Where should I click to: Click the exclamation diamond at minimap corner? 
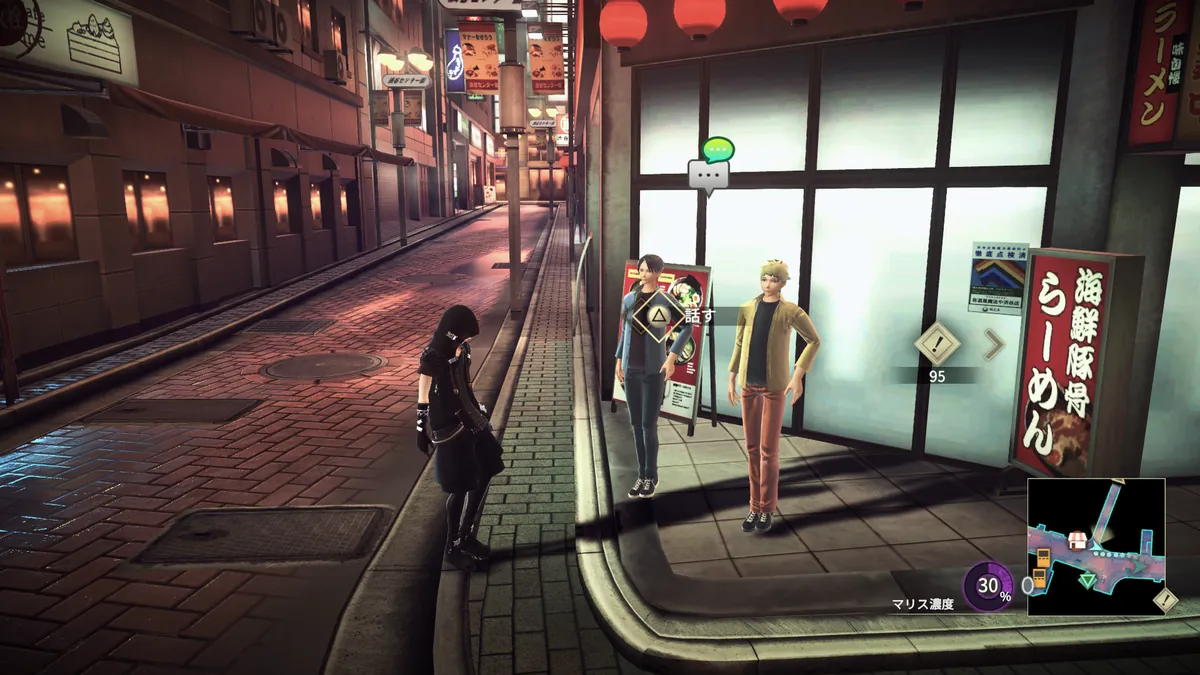[1164, 600]
